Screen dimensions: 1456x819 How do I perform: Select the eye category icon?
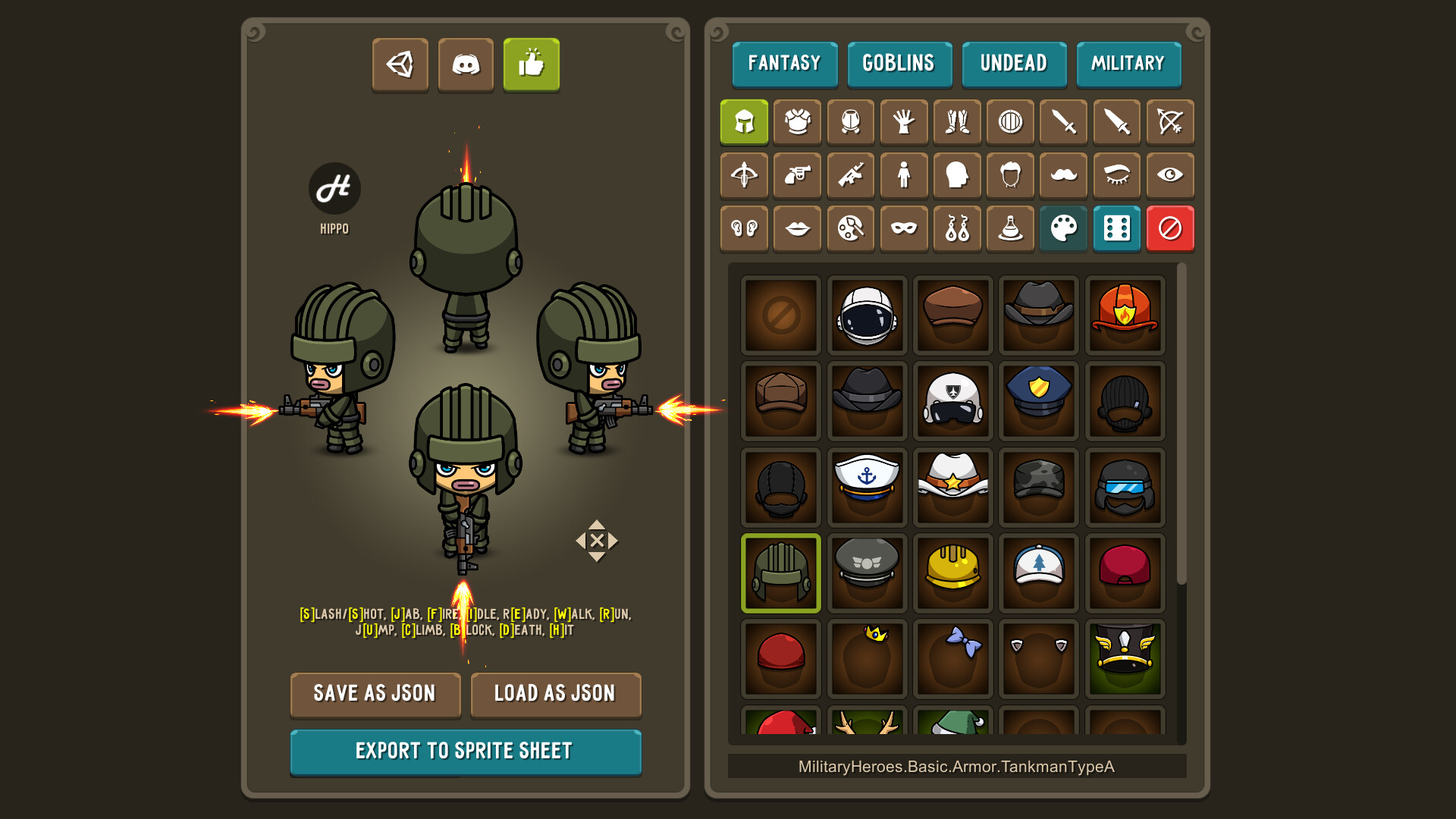(1170, 175)
